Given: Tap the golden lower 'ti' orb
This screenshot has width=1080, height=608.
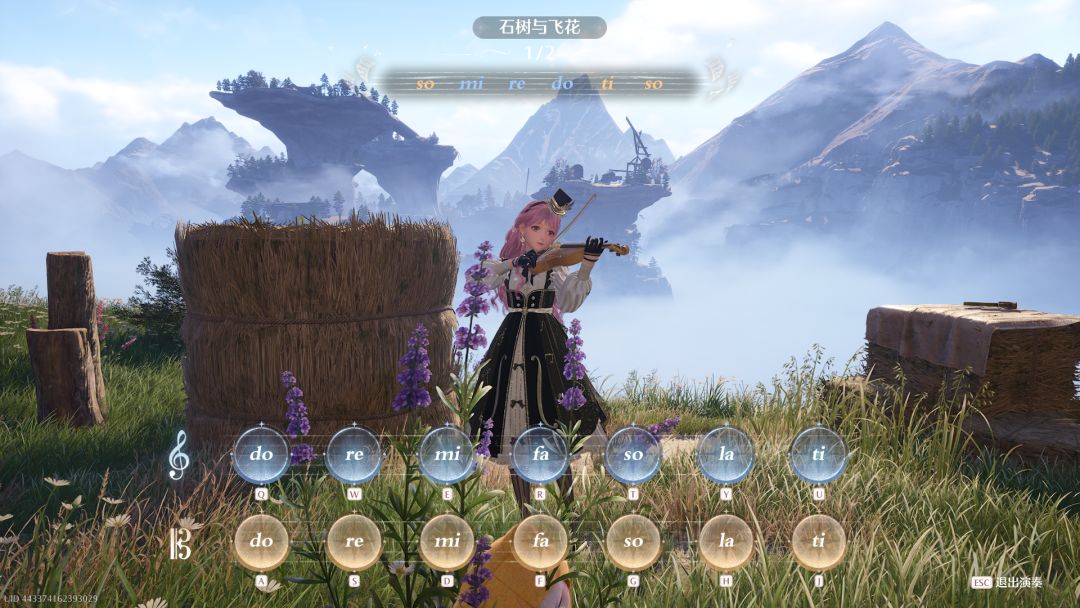Looking at the screenshot, I should (819, 541).
